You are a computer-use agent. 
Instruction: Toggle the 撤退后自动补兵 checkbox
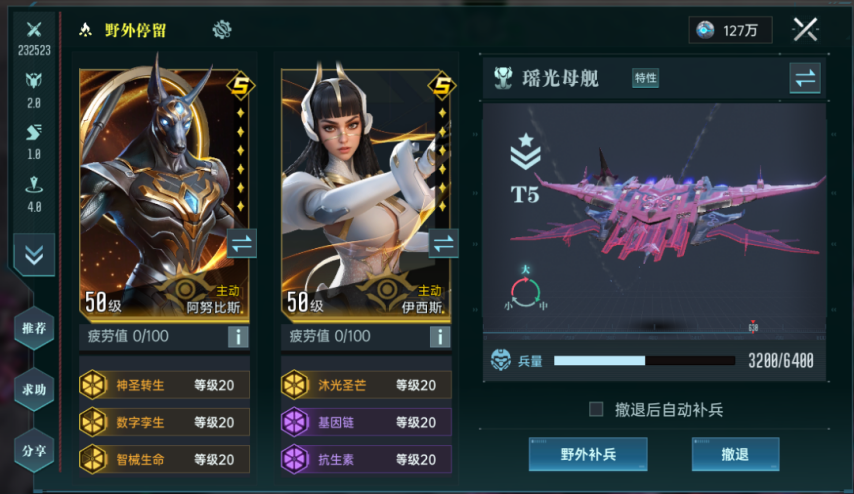(596, 409)
